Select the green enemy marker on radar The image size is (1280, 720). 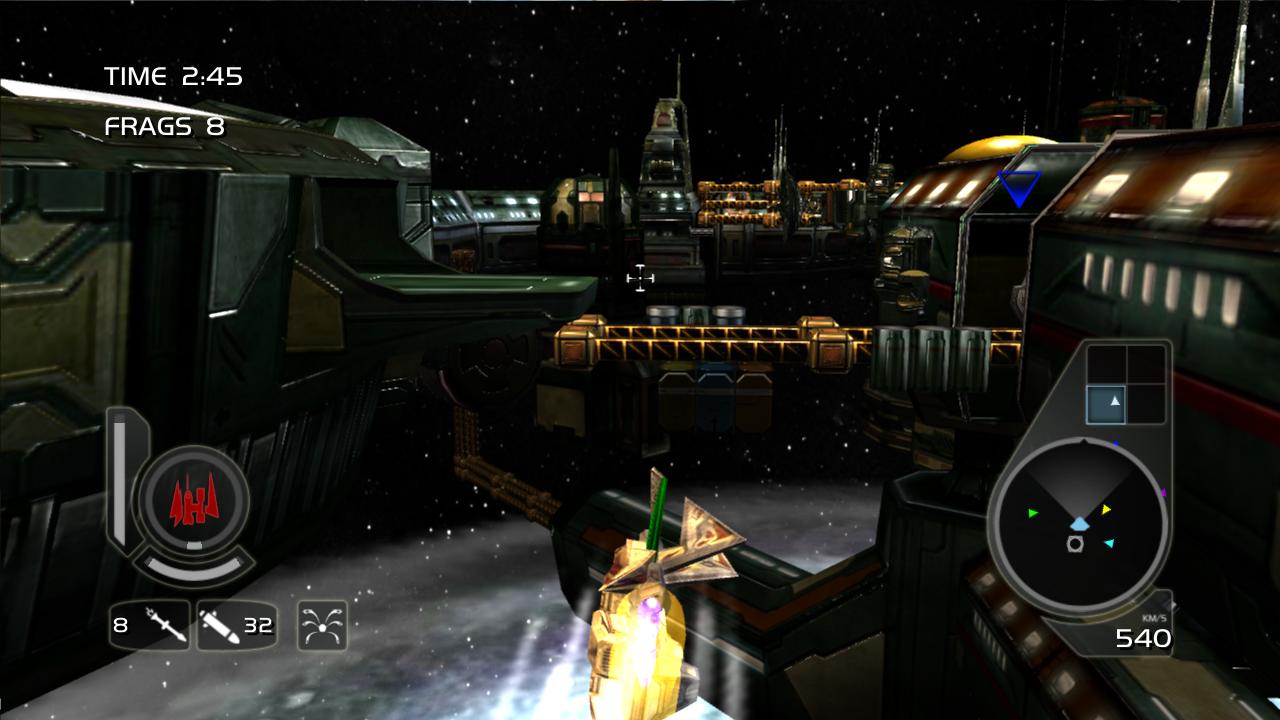tap(1033, 513)
